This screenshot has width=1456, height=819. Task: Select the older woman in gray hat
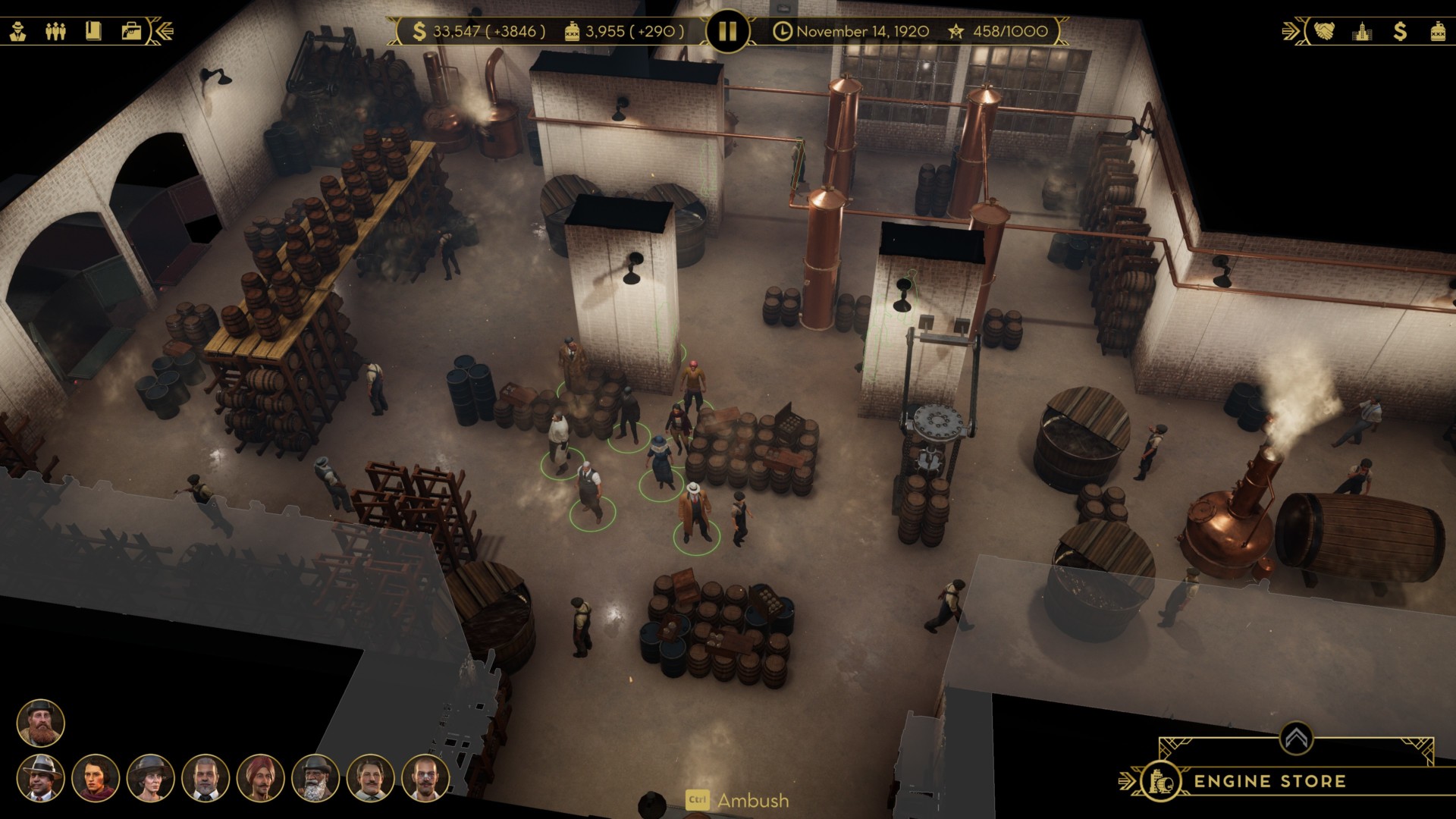pos(150,777)
